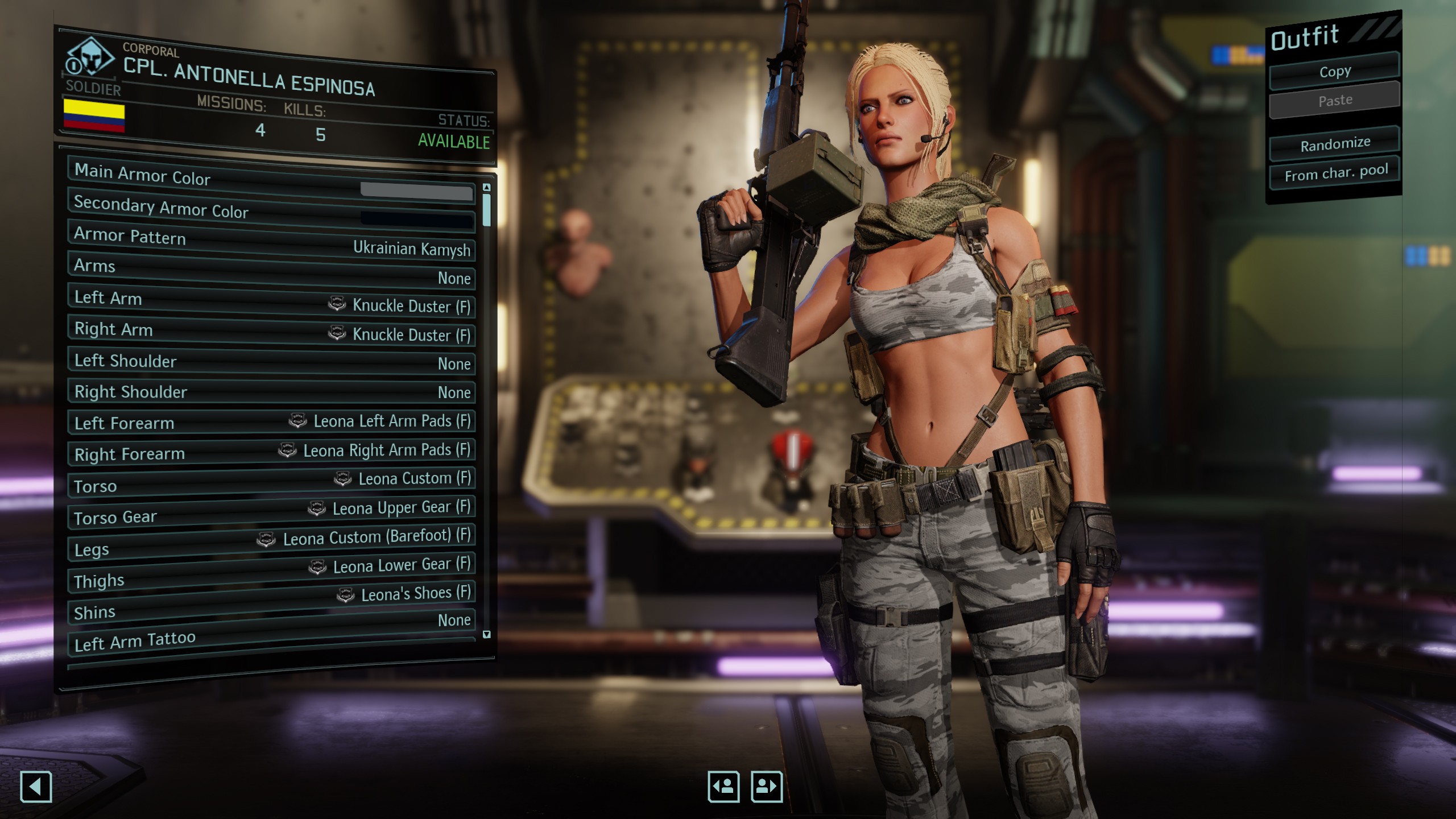The height and width of the screenshot is (819, 1456).
Task: Go back with the left arrow button
Action: (x=36, y=787)
